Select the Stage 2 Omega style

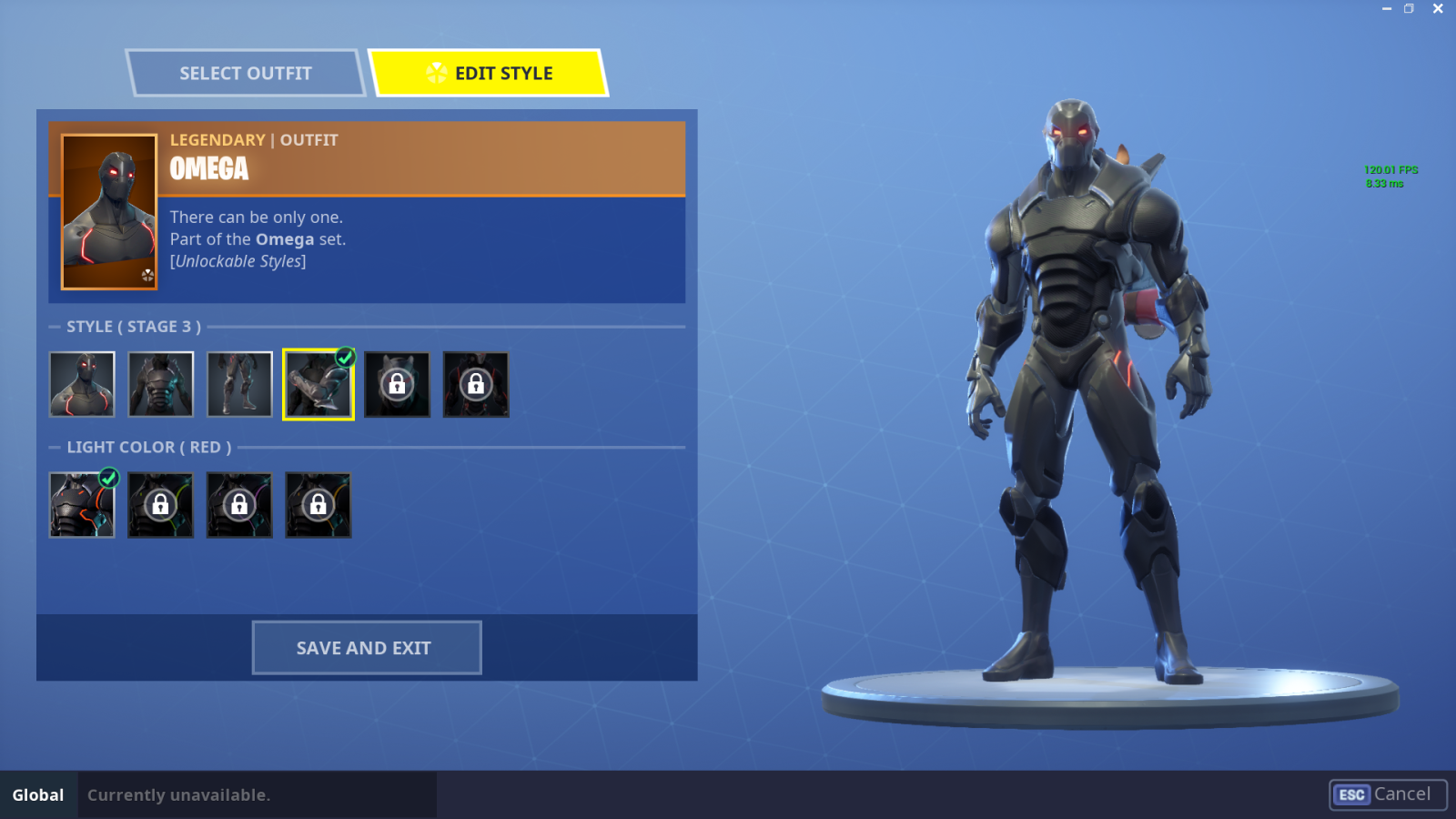coord(160,384)
